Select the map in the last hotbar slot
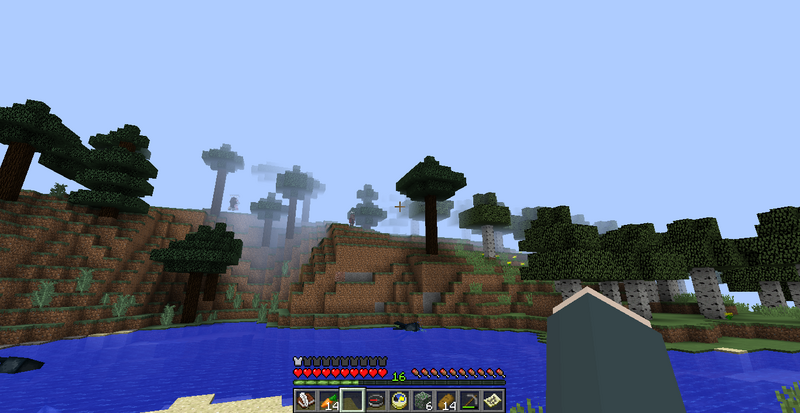 [495, 401]
